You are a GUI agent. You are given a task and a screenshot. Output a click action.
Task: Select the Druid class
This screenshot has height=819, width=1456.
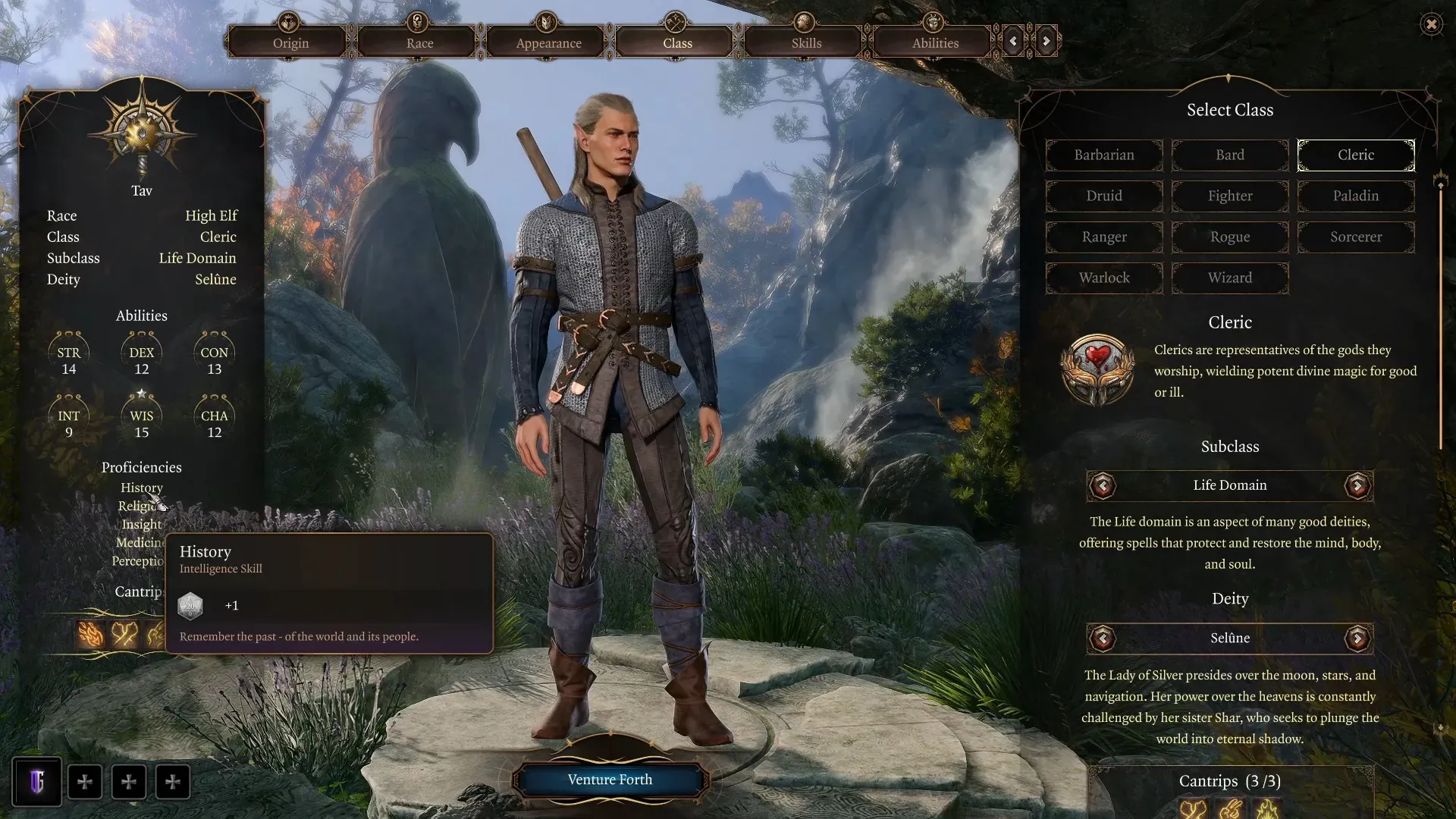pyautogui.click(x=1103, y=196)
